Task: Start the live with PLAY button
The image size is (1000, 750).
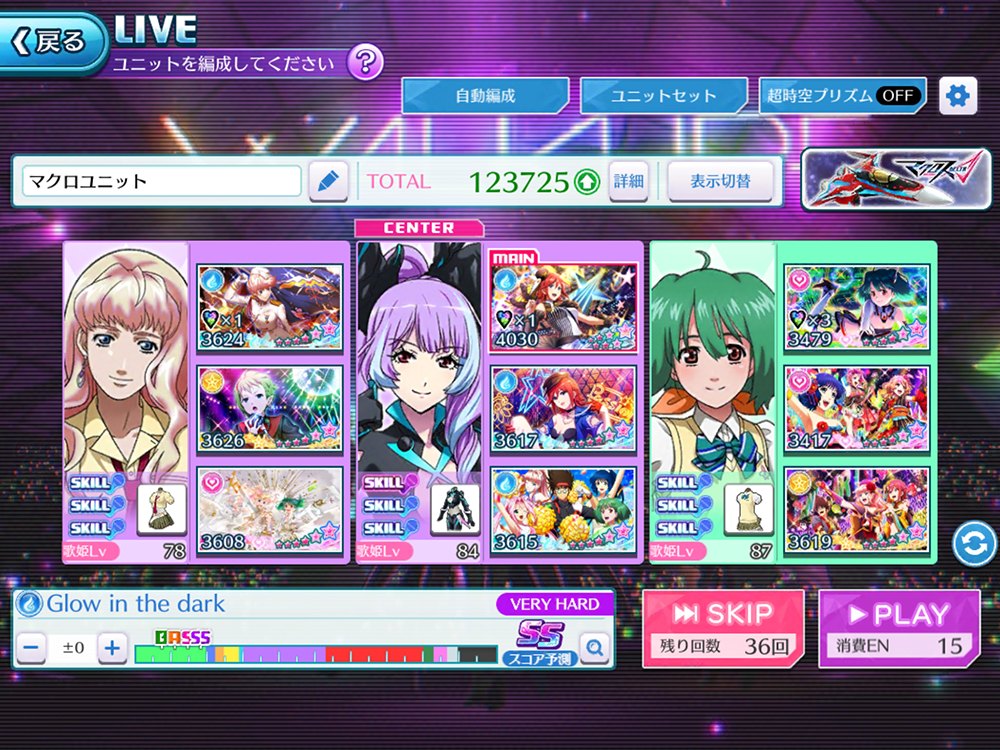Action: pos(898,628)
